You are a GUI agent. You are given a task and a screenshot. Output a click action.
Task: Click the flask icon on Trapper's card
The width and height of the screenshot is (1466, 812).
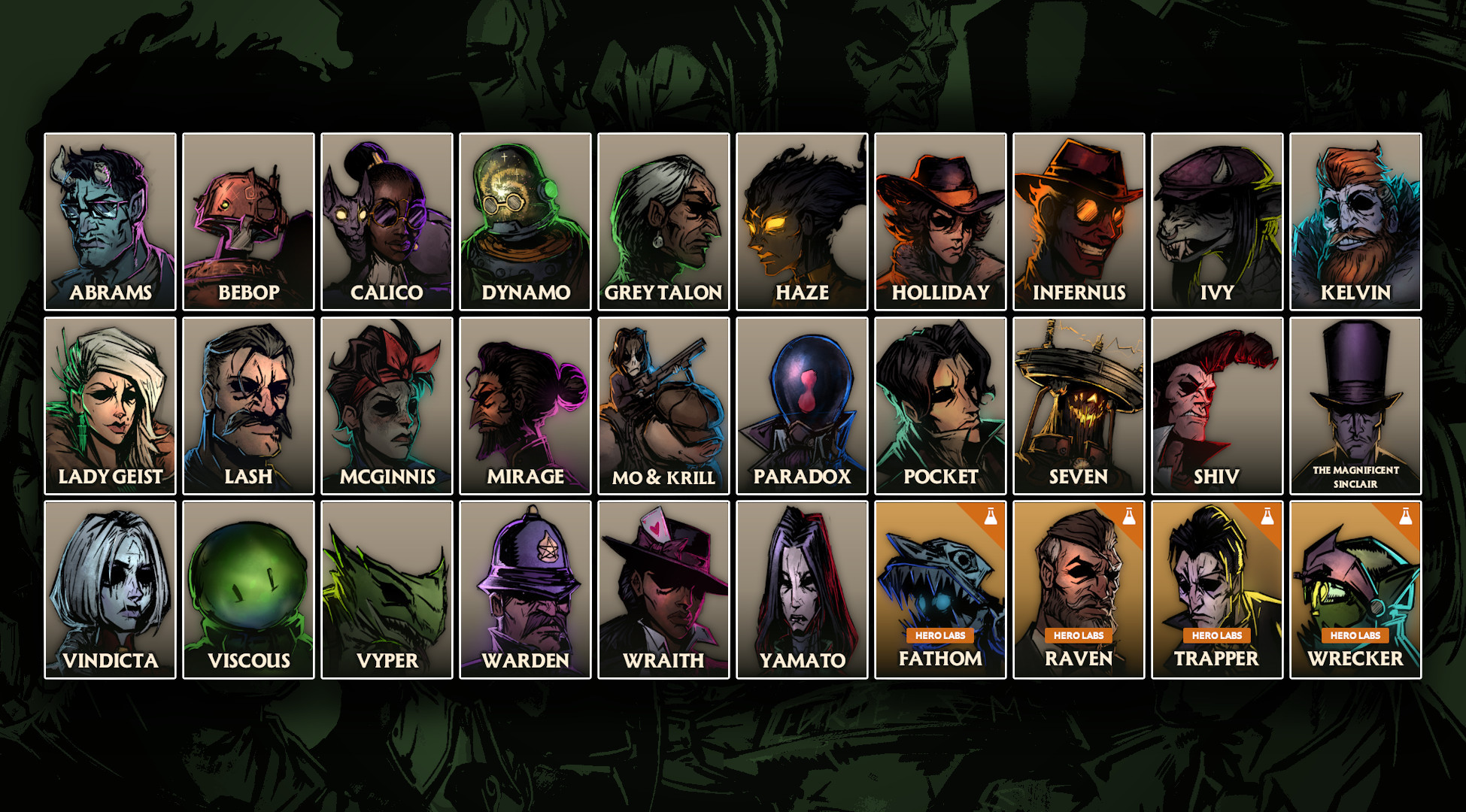[1267, 514]
